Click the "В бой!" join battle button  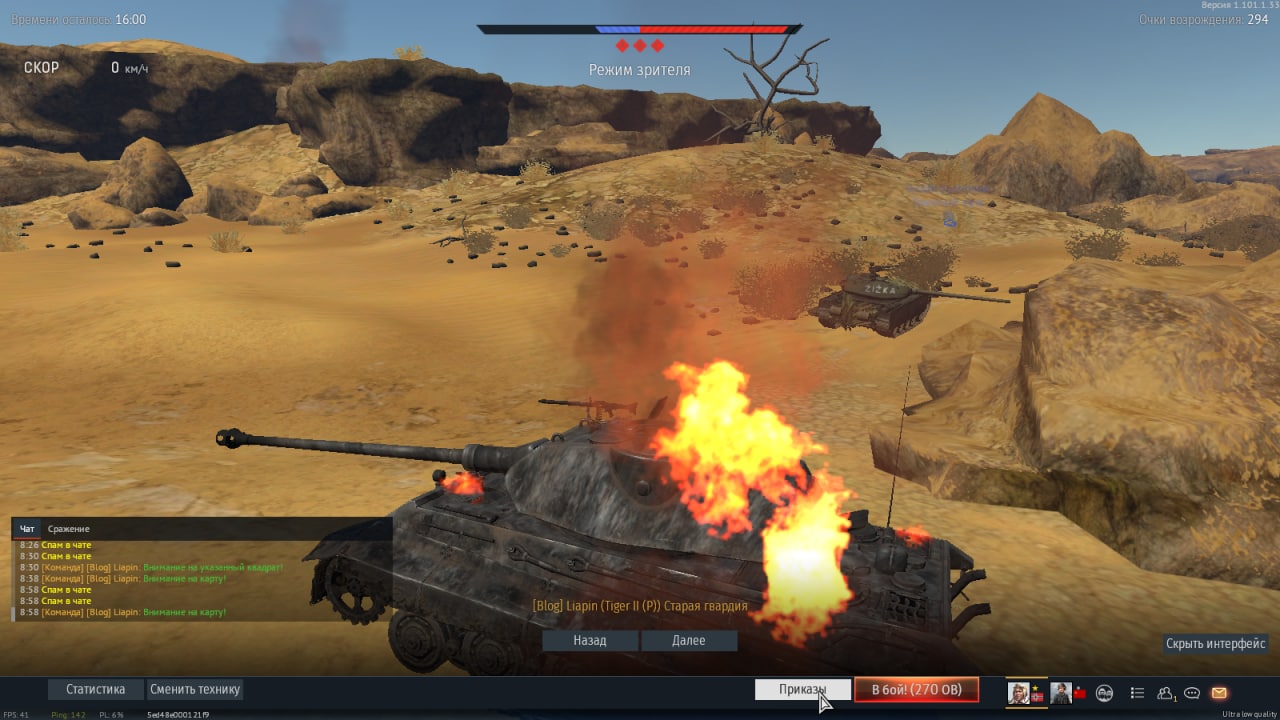[x=916, y=690]
